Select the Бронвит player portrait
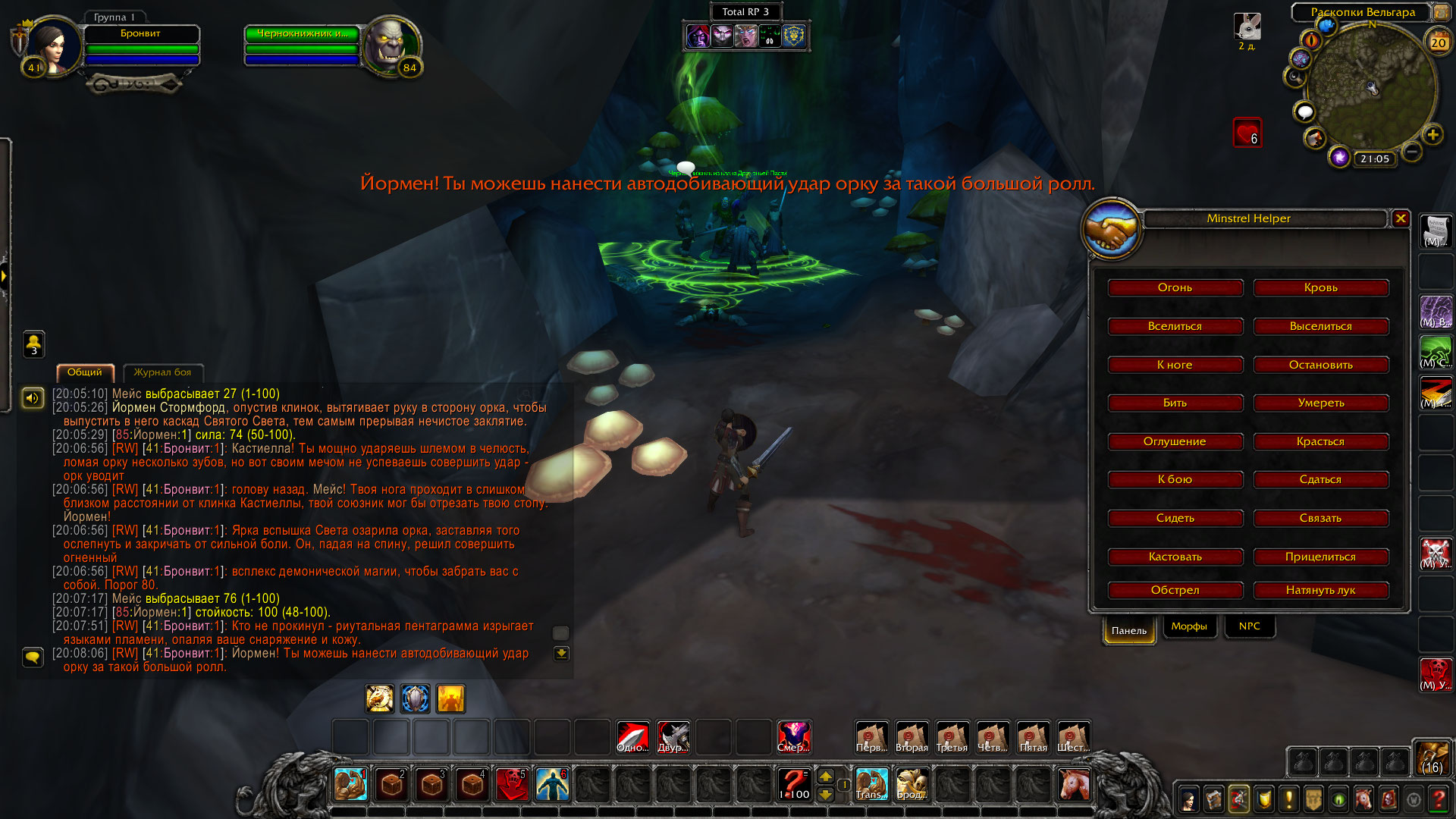The image size is (1456, 819). coord(52,45)
